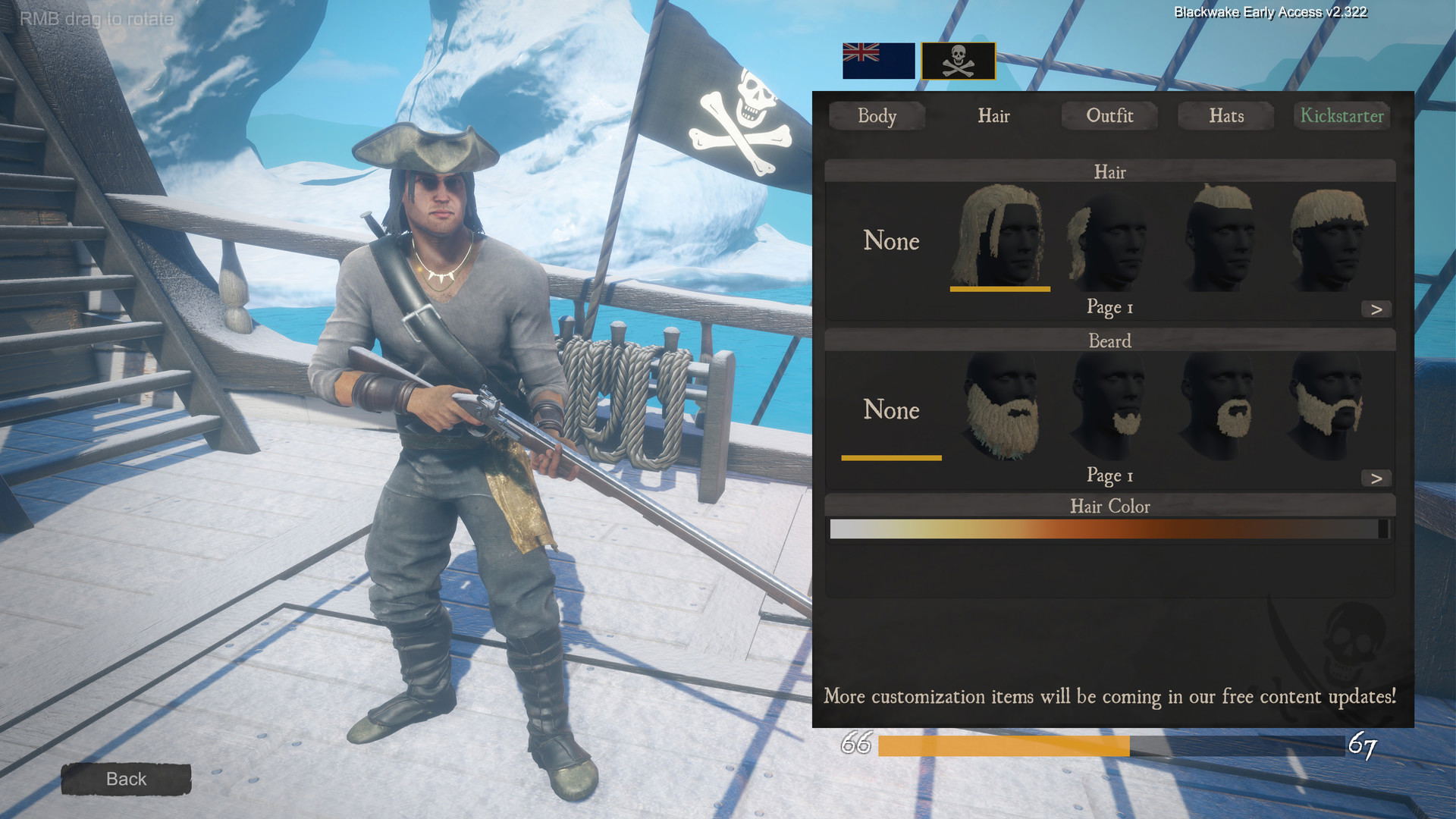The width and height of the screenshot is (1456, 819).
Task: Select the British navy flag faction
Action: [878, 61]
